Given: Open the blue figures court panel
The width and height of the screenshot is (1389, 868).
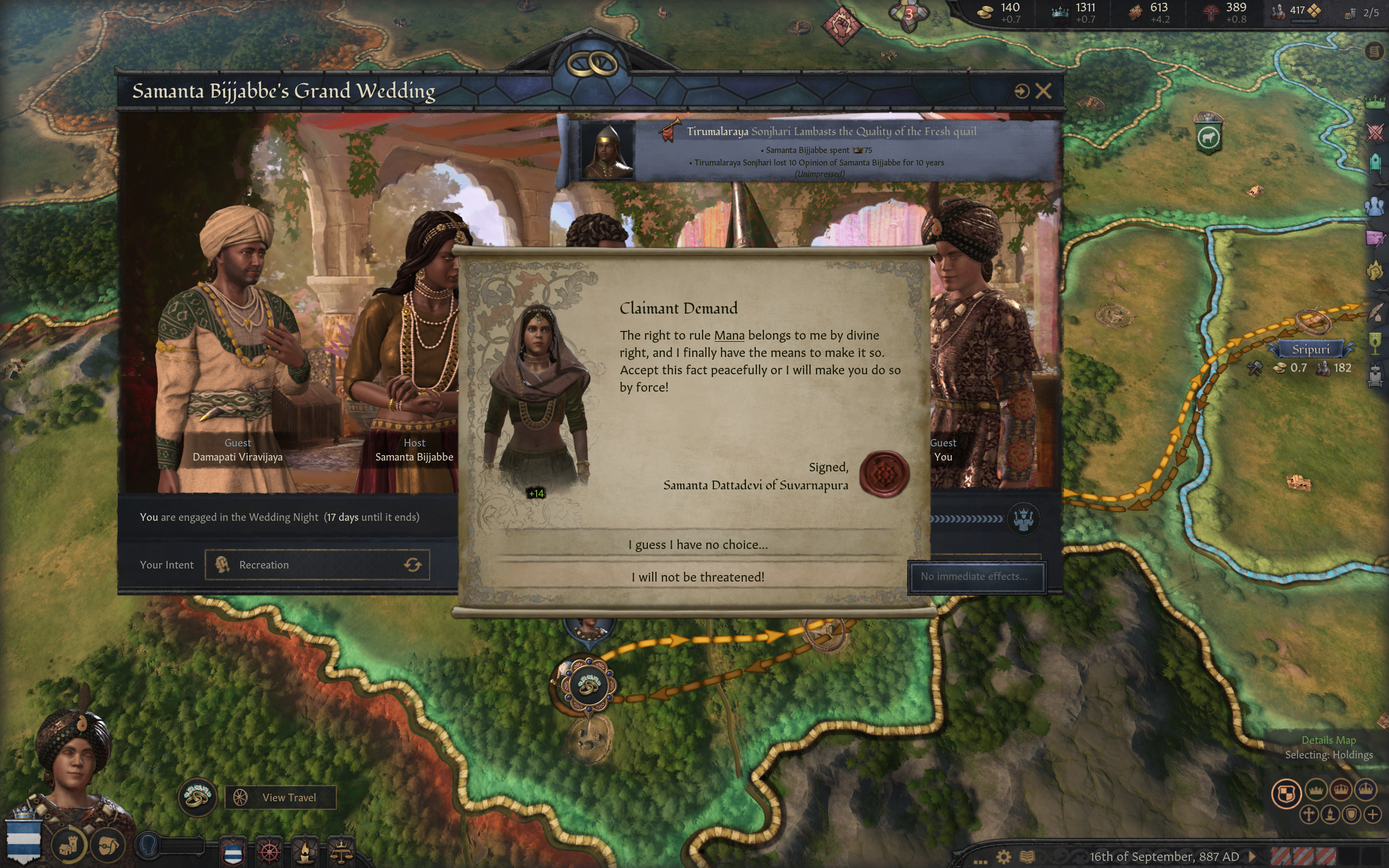Looking at the screenshot, I should [x=1375, y=206].
